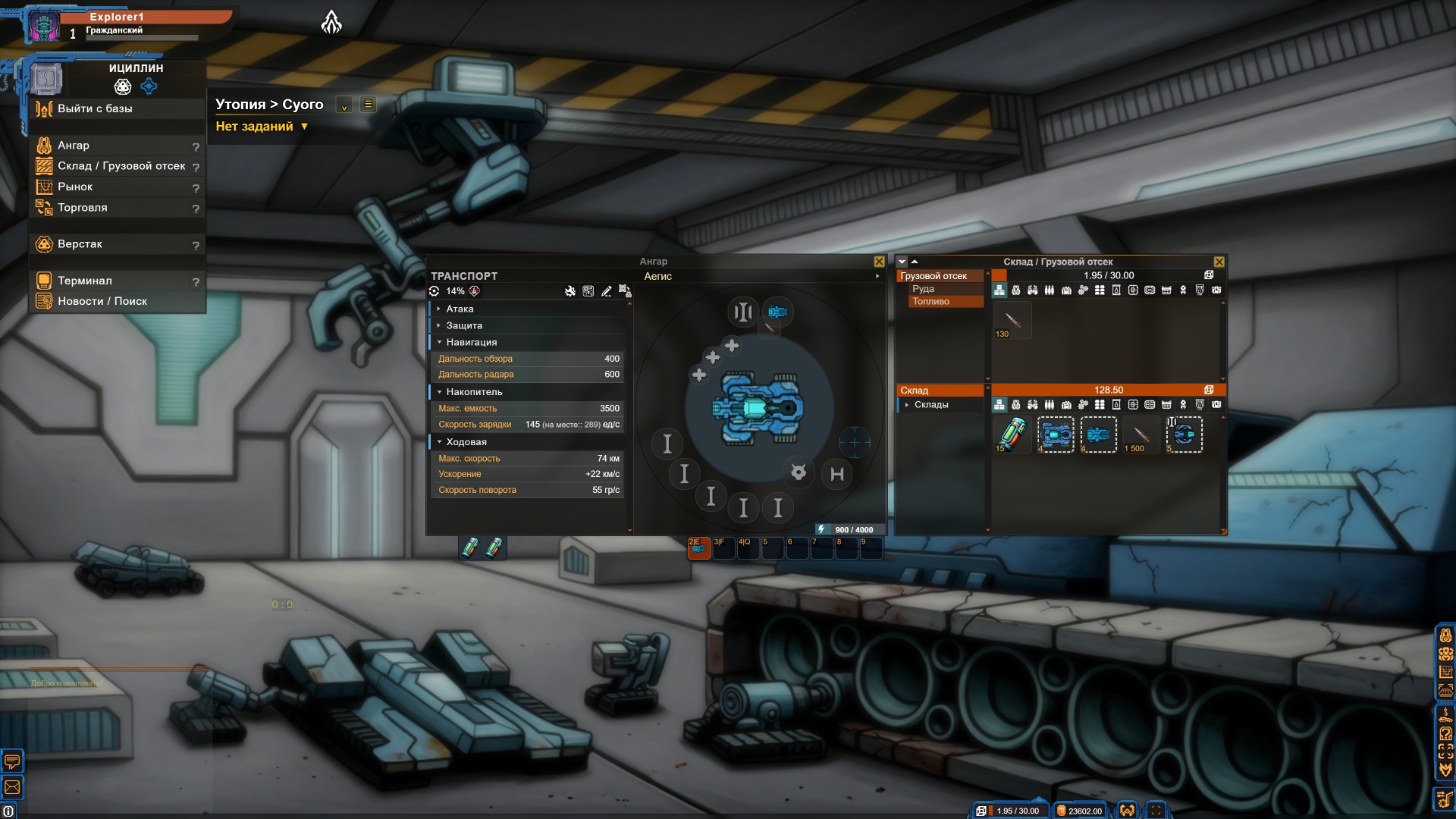Viewport: 1456px width, 819px height.
Task: Select the fuel canister item in storage
Action: tap(1012, 435)
